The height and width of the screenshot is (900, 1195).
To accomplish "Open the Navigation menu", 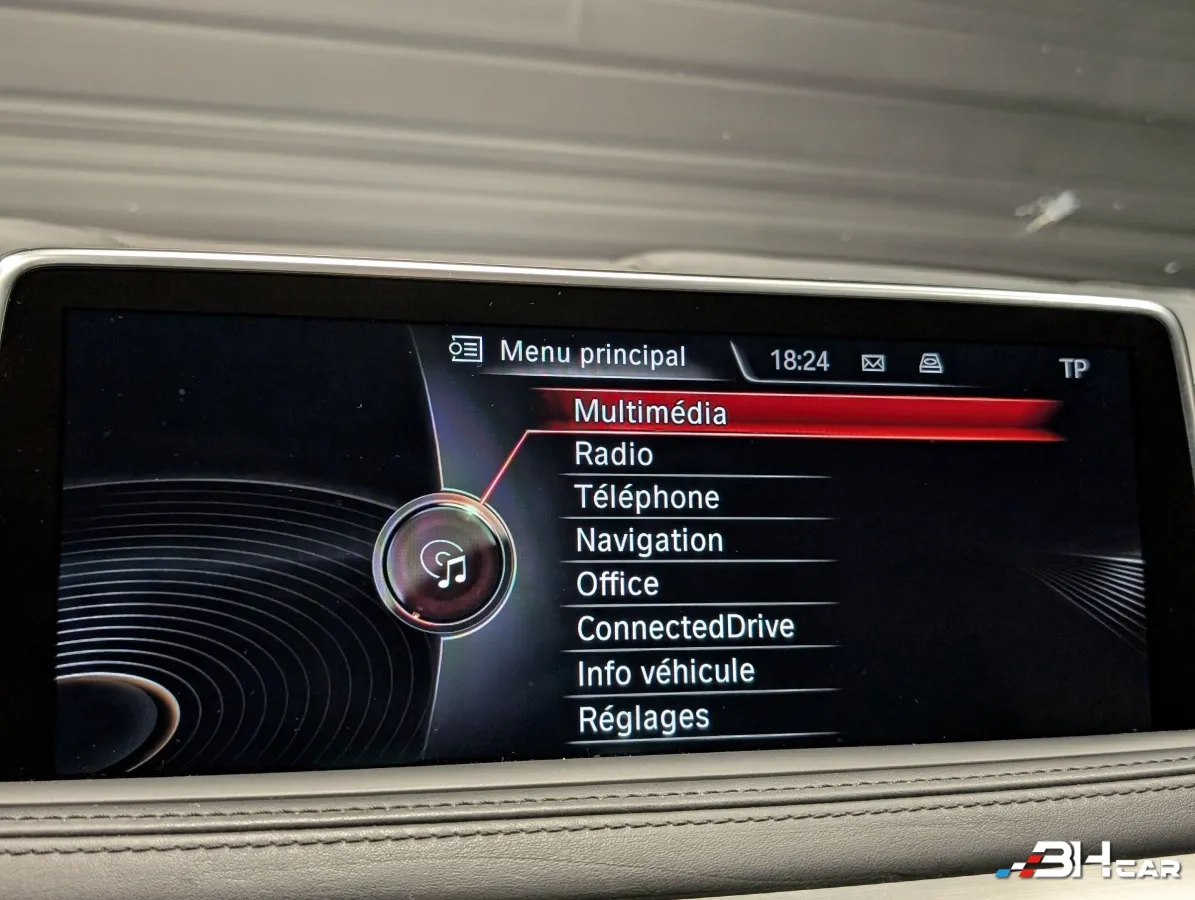I will [649, 541].
